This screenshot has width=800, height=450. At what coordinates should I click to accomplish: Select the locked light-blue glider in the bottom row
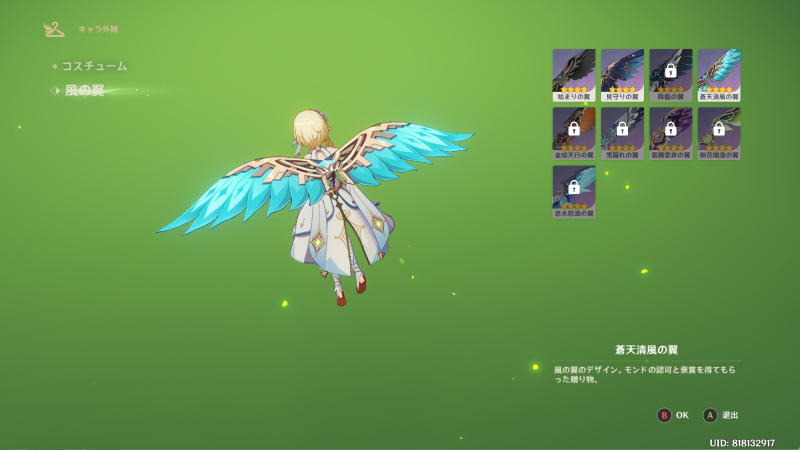click(x=574, y=191)
